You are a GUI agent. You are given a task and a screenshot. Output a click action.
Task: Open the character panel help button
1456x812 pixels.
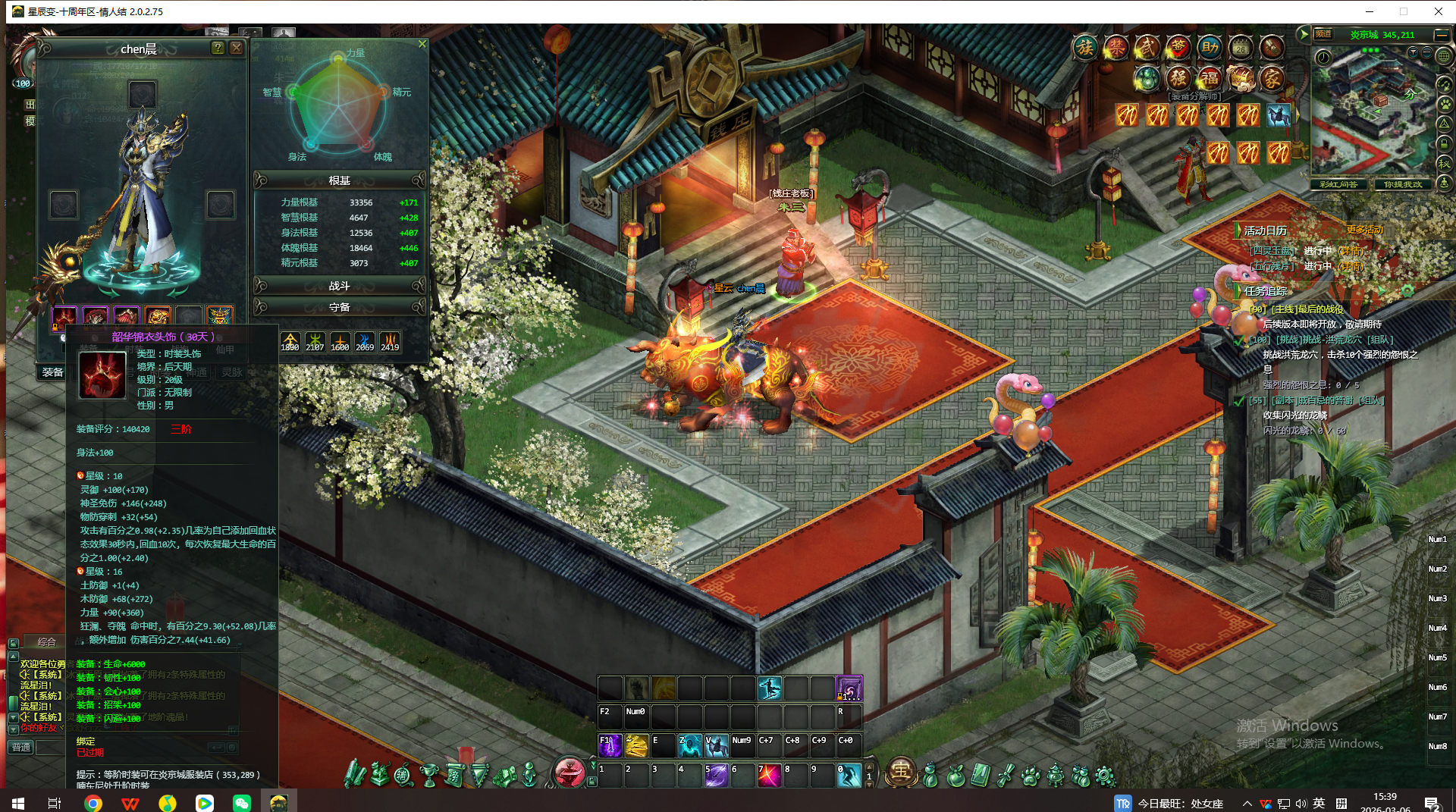[x=218, y=48]
